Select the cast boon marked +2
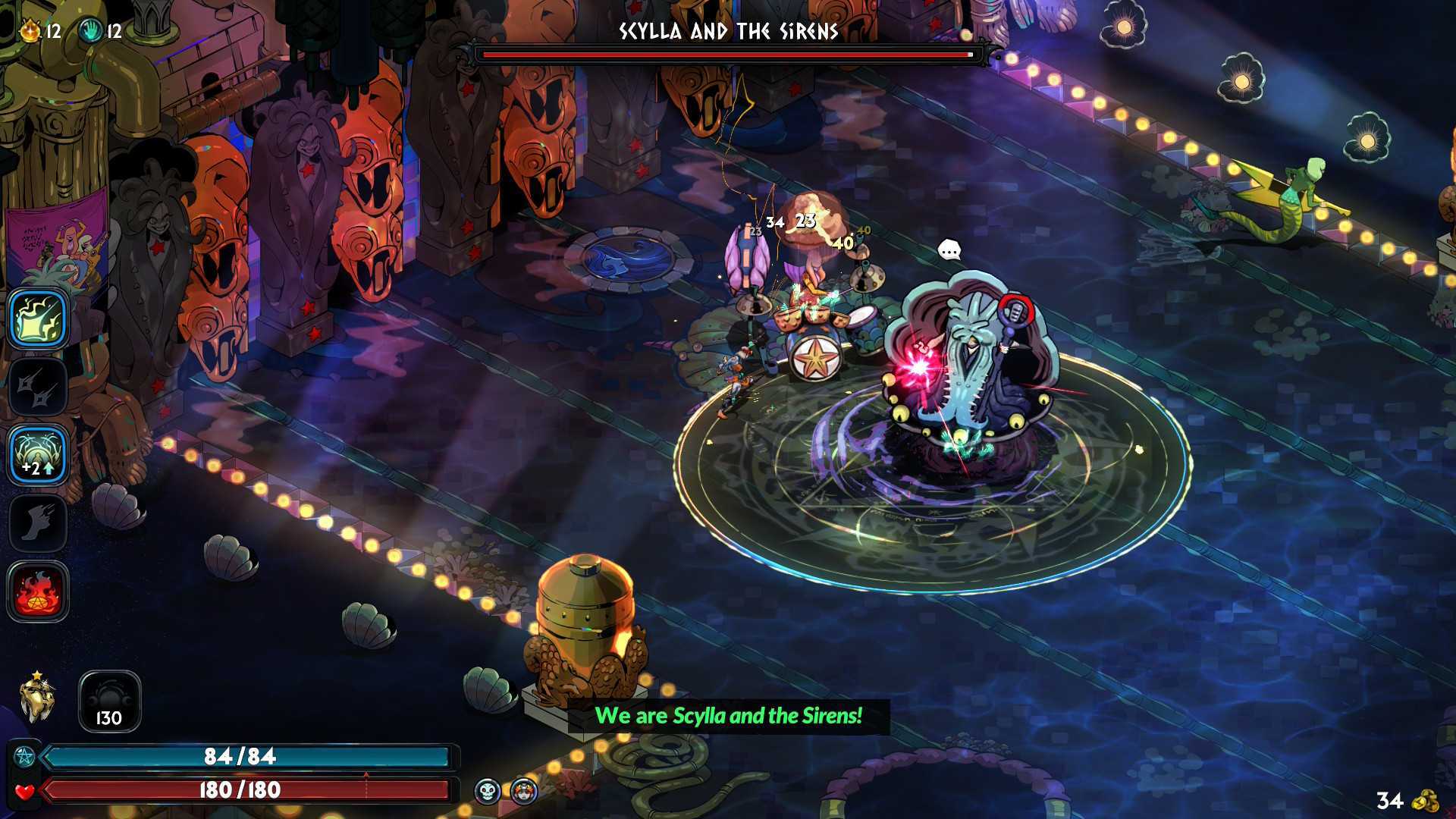This screenshot has width=1456, height=819. [38, 455]
